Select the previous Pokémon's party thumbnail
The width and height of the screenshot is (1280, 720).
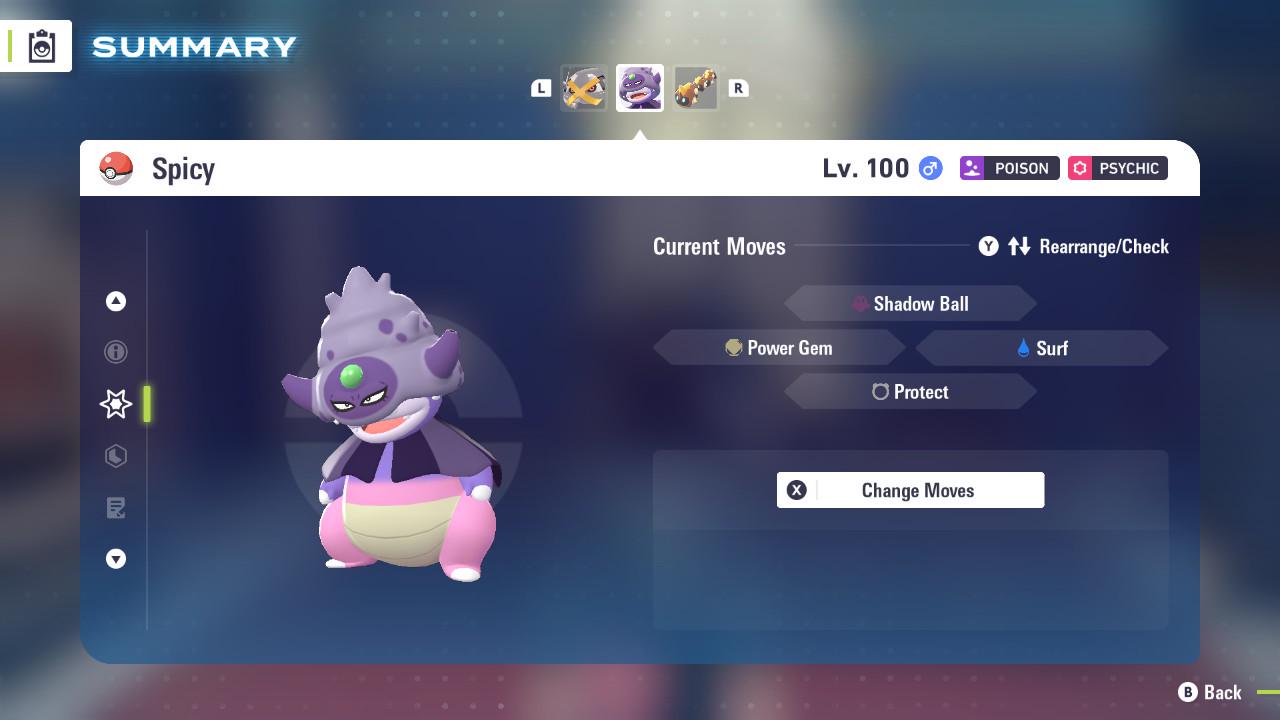tap(584, 88)
